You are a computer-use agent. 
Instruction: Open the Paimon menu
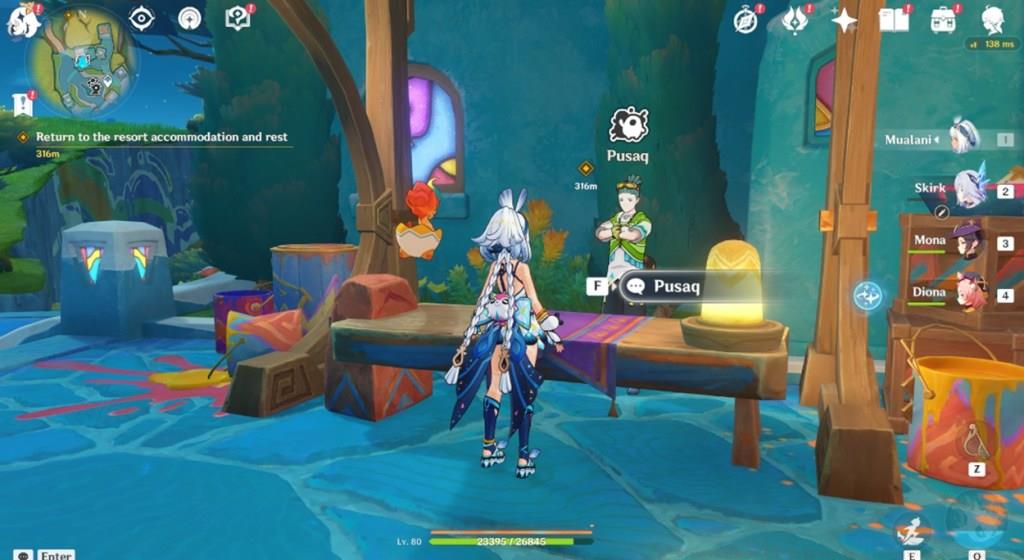21,19
